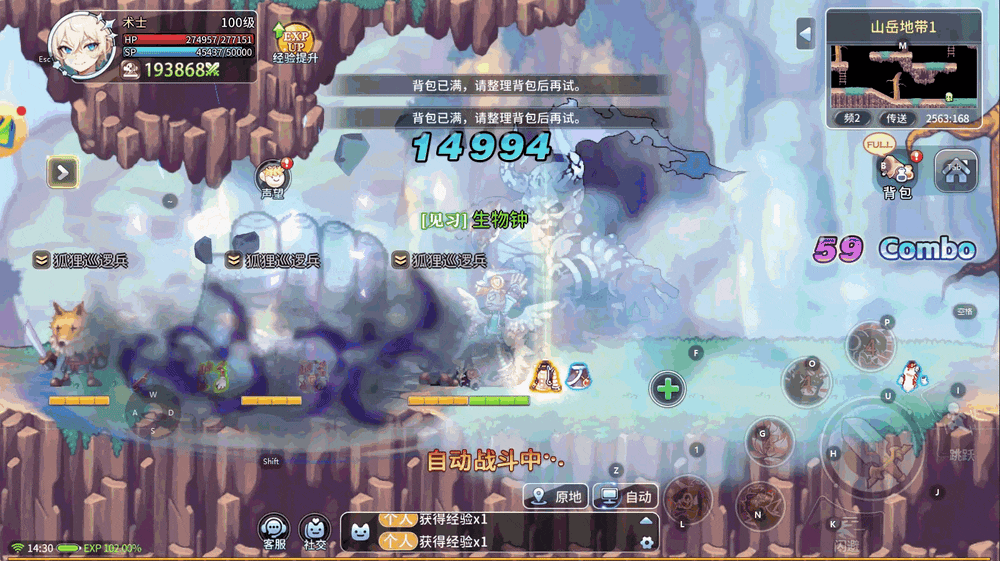This screenshot has width=1000, height=561.
Task: Select the 频2 channel button
Action: point(850,118)
